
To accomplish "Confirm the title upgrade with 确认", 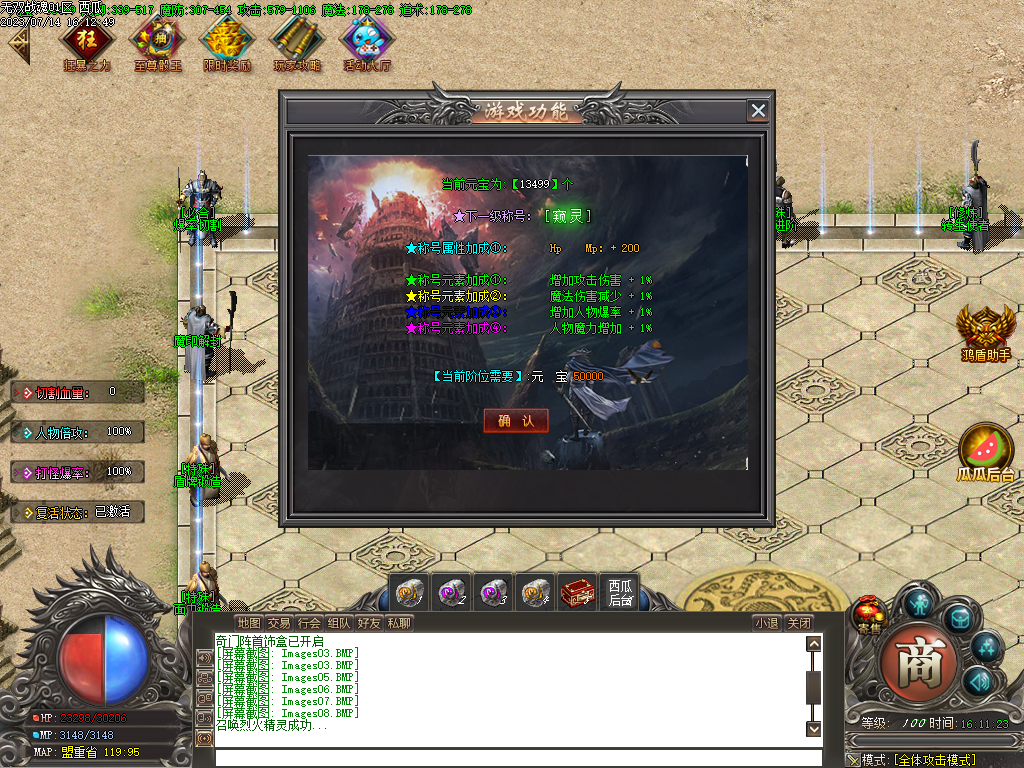I will click(516, 421).
